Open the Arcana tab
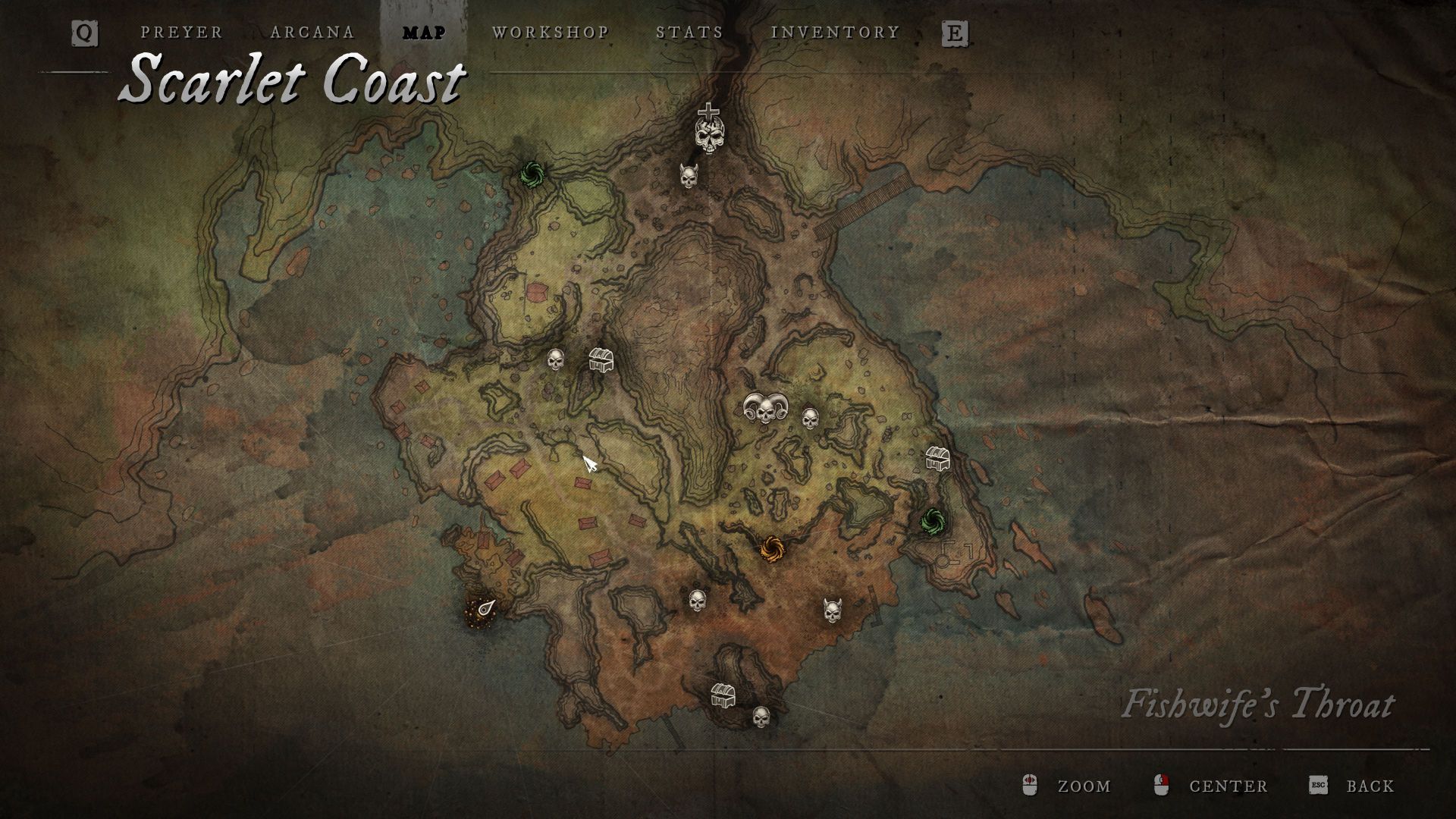 pyautogui.click(x=312, y=33)
